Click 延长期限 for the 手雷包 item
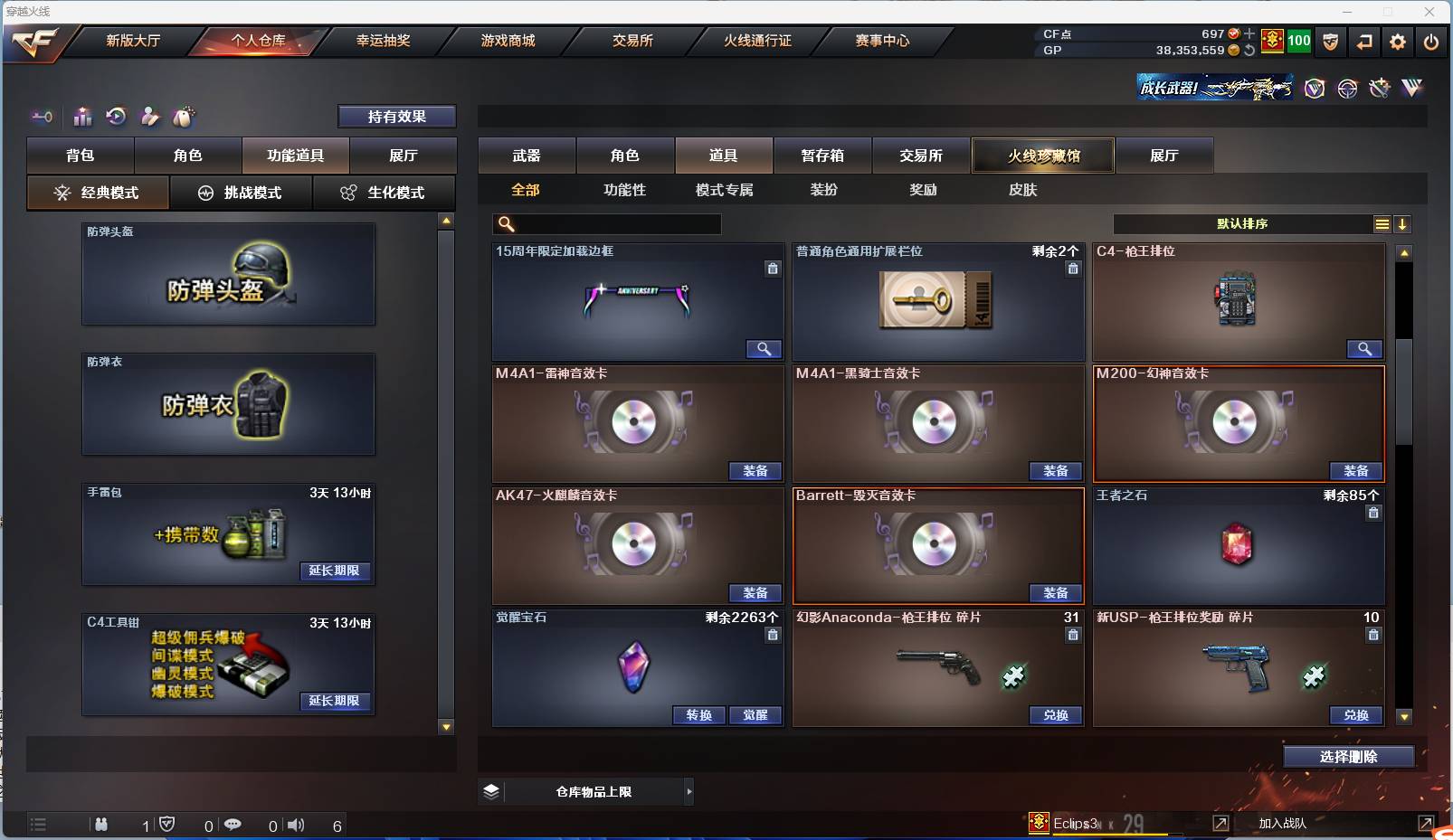 [335, 571]
